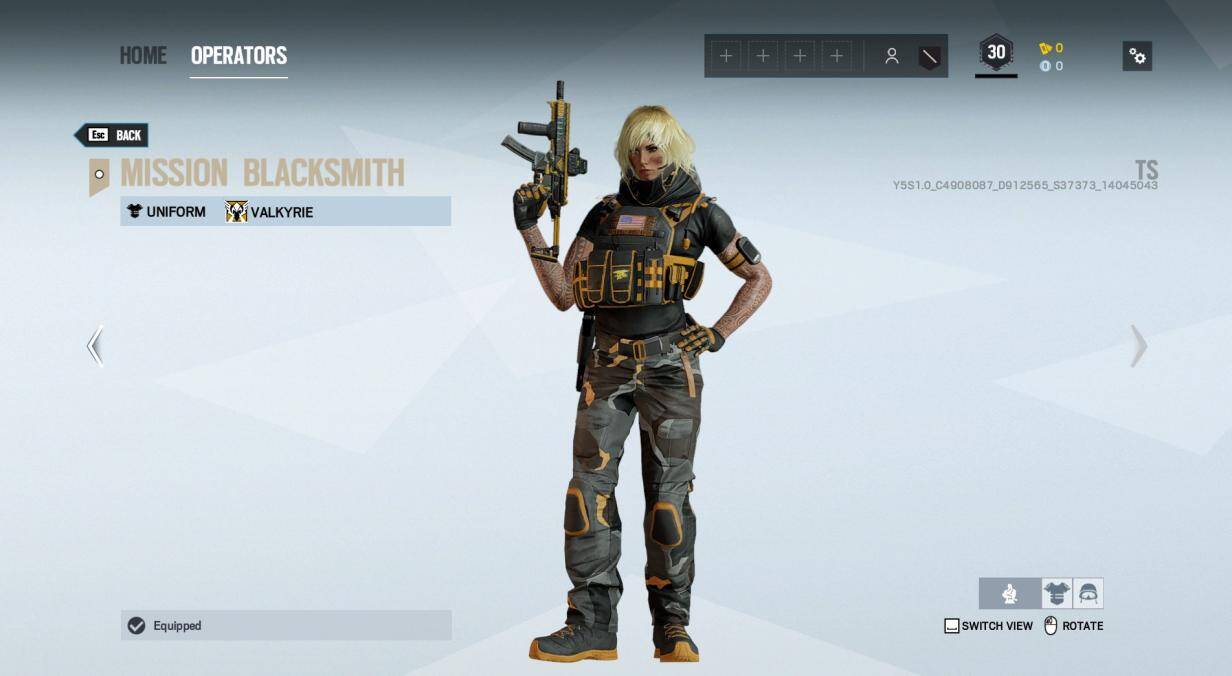Click the Equipped status bar
Screen dimensions: 1232x676
tap(286, 626)
